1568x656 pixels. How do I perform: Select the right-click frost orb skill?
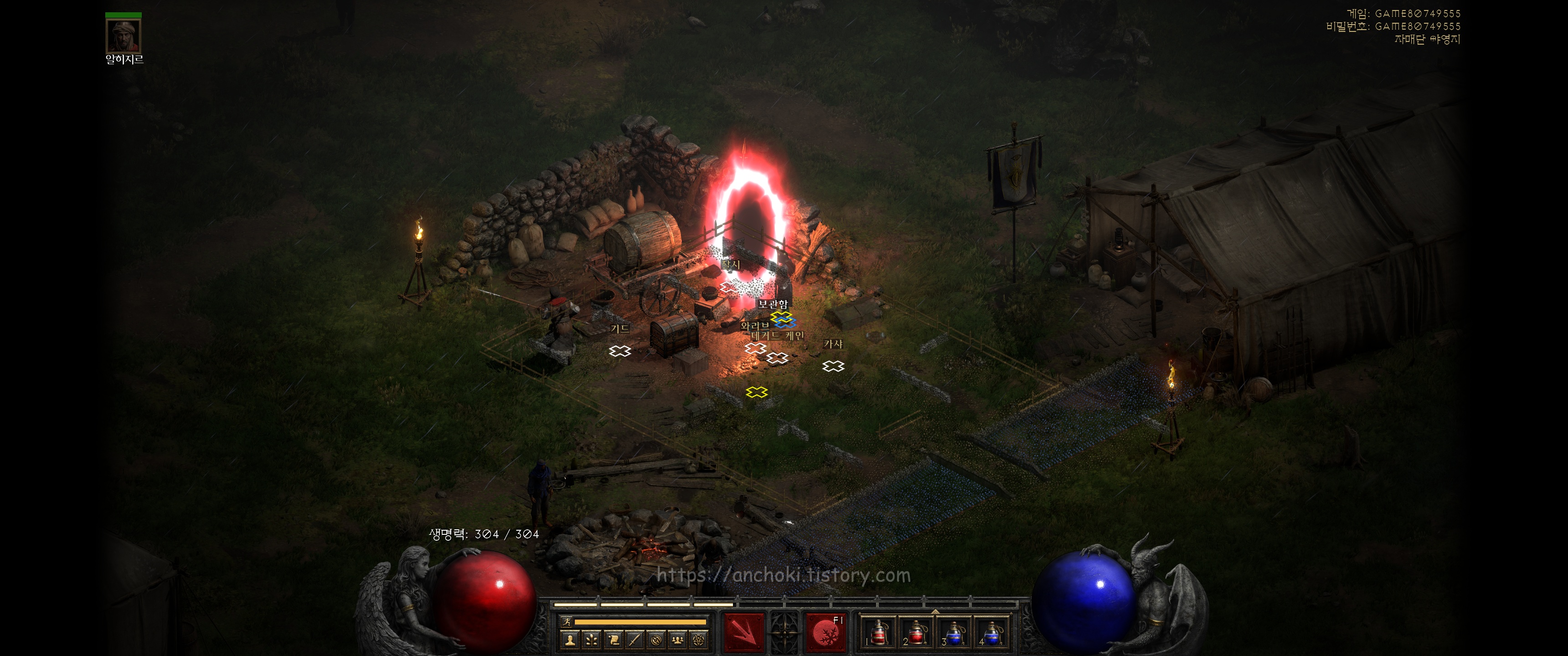point(825,633)
